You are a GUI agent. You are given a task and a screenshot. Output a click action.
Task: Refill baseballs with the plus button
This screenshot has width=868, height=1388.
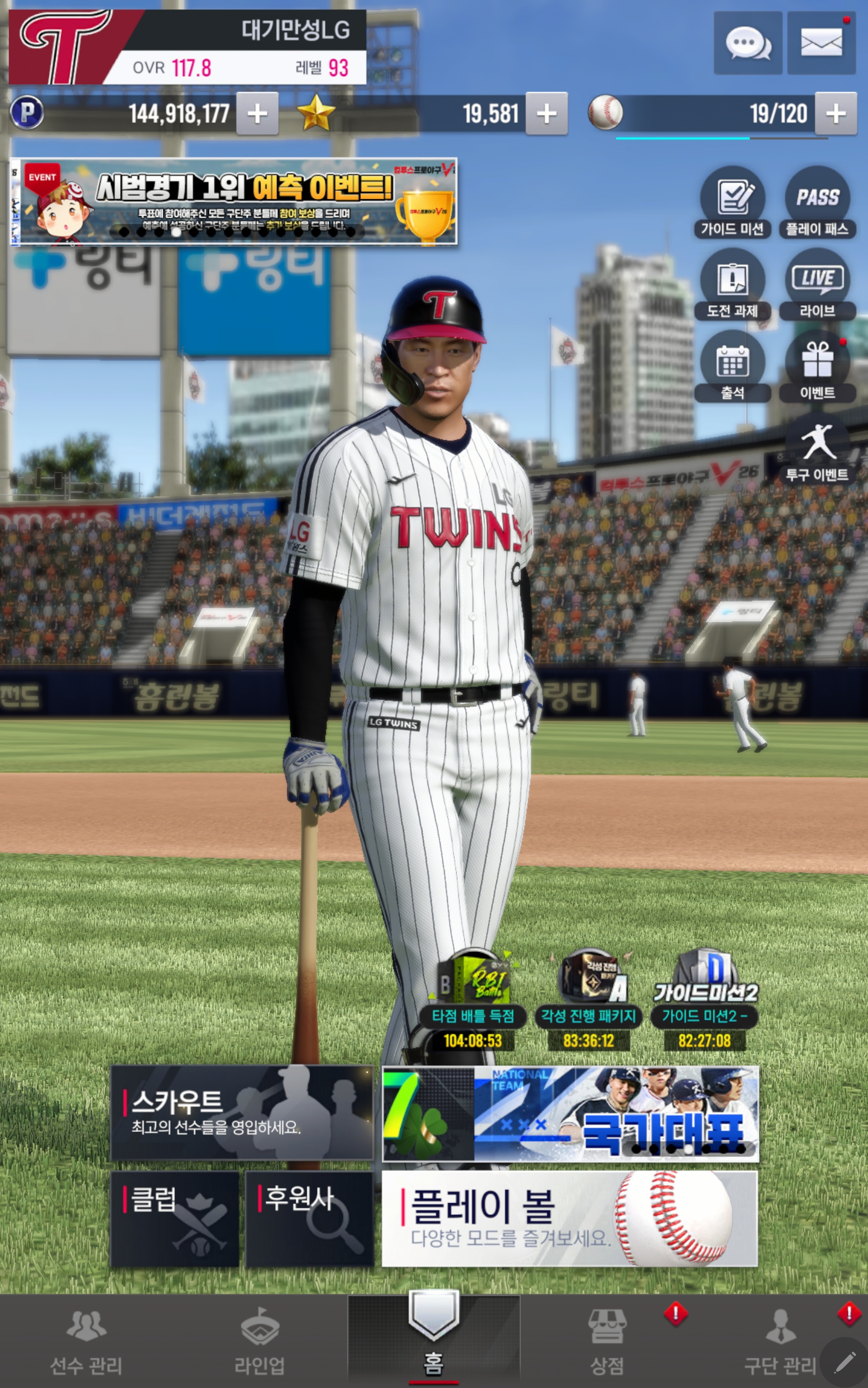tap(836, 113)
